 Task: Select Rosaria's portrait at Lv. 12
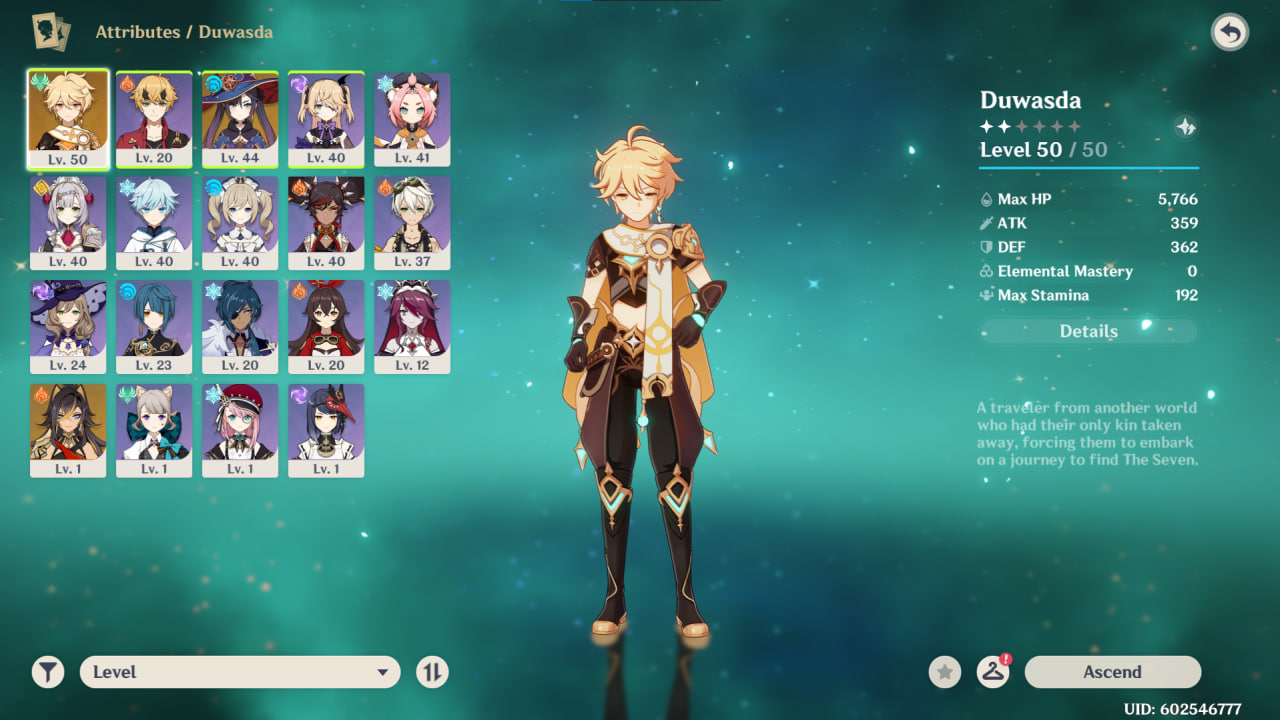[x=412, y=326]
